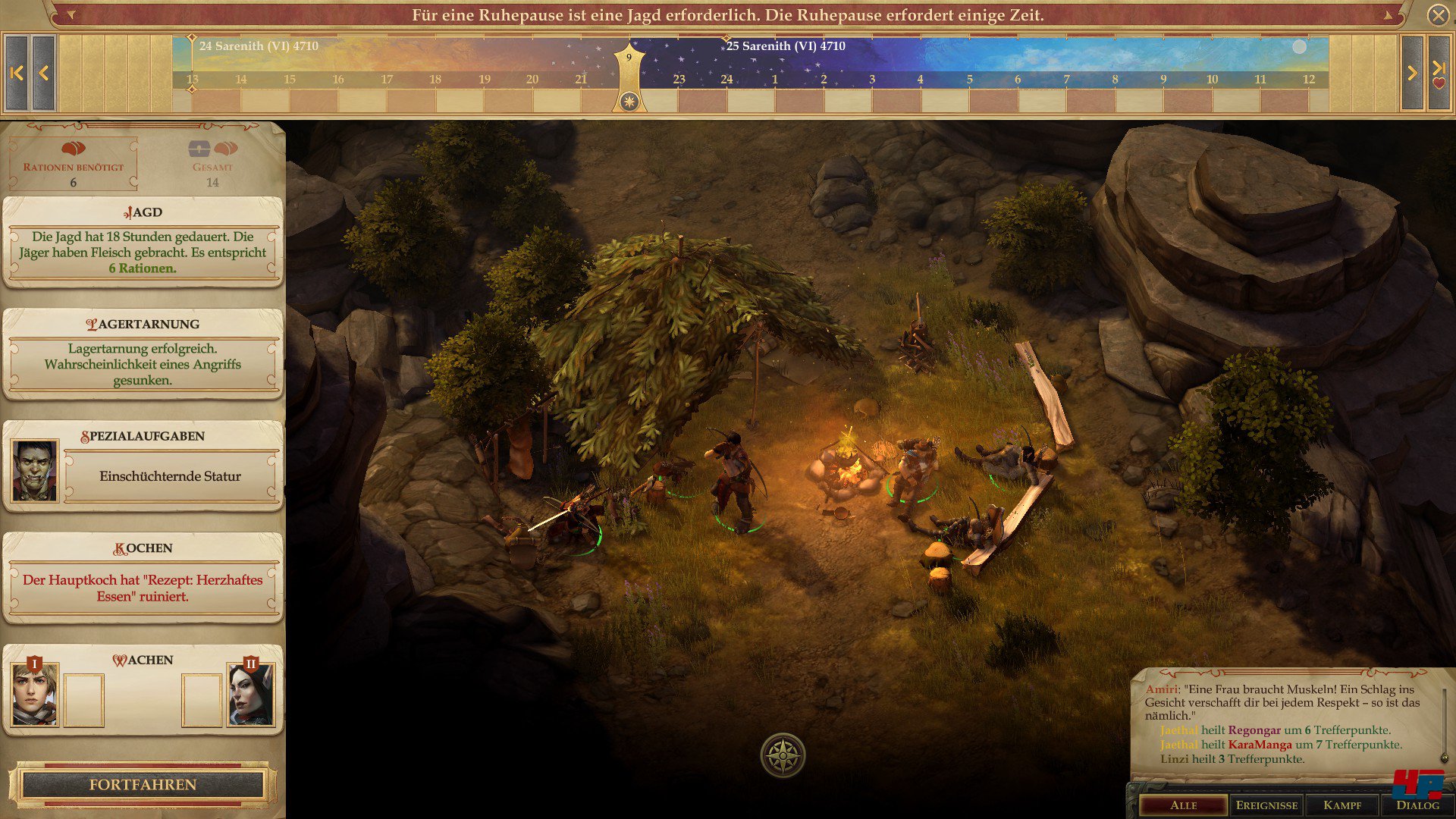
Task: Jump timeline to the very start
Action: point(17,73)
